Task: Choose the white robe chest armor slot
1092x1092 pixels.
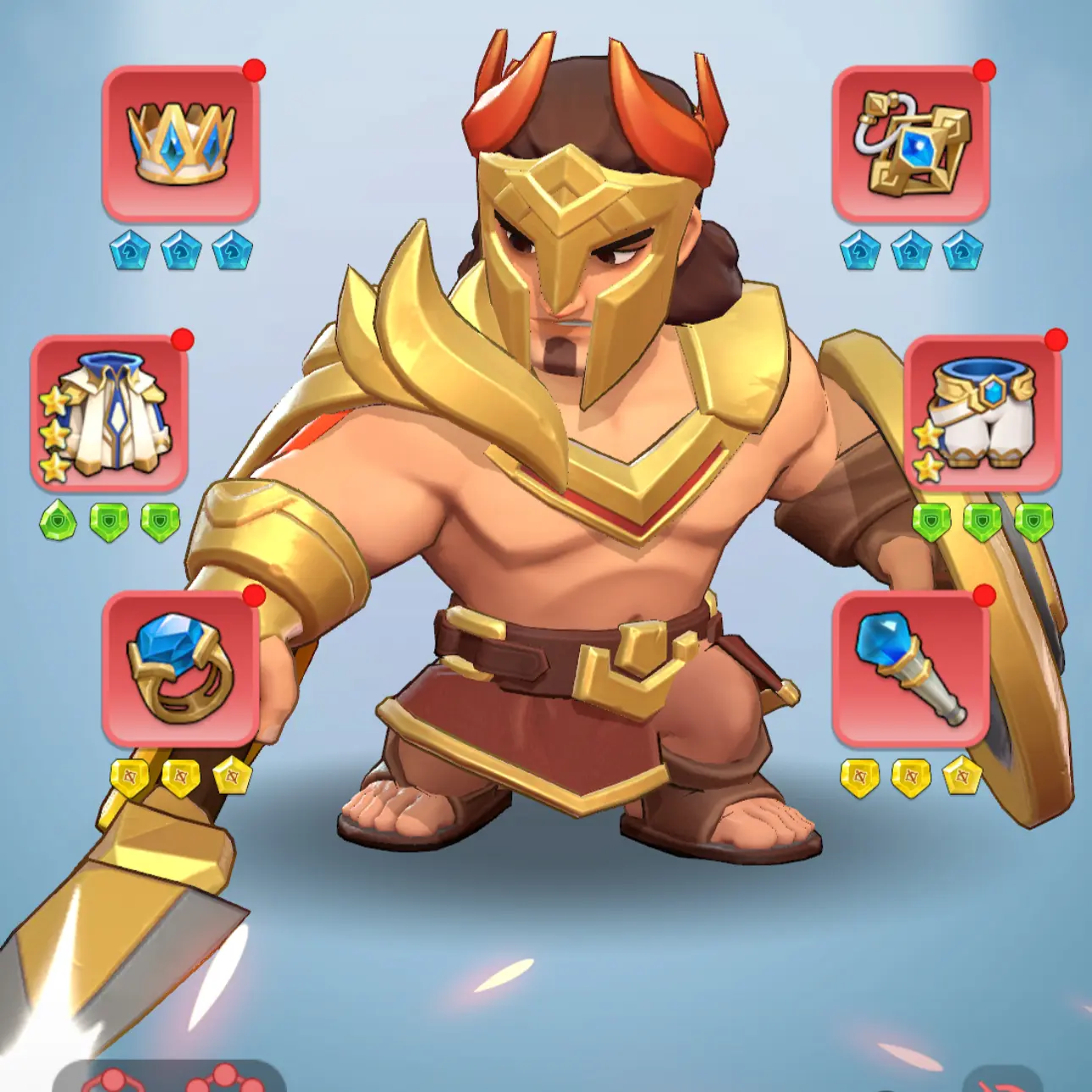Action: (109, 413)
